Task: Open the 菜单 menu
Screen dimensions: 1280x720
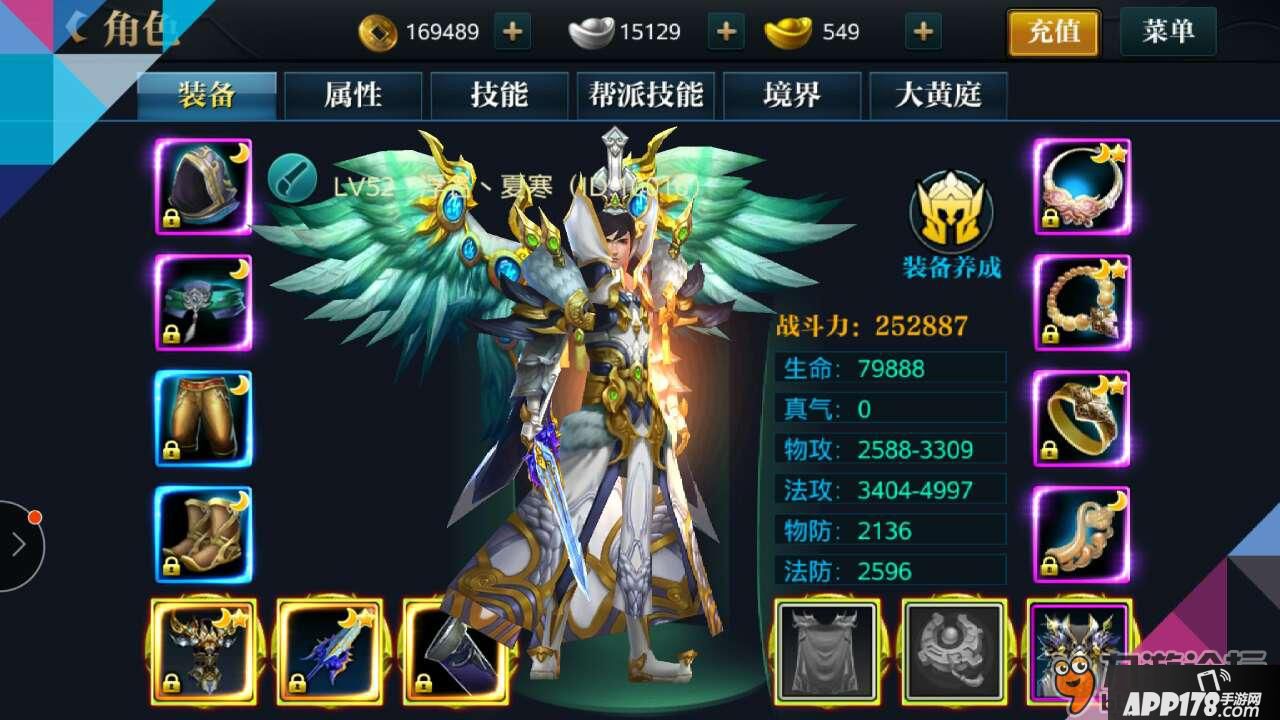Action: (x=1167, y=32)
